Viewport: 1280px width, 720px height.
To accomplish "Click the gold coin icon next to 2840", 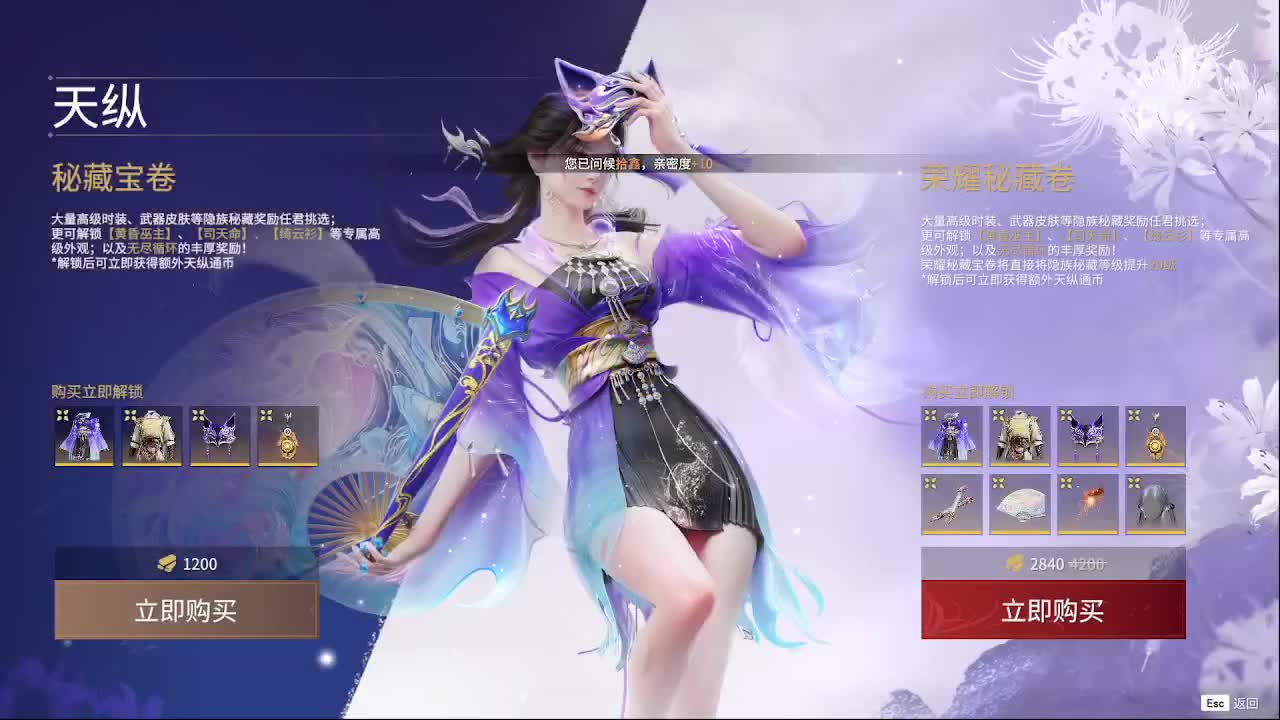I will click(1013, 564).
